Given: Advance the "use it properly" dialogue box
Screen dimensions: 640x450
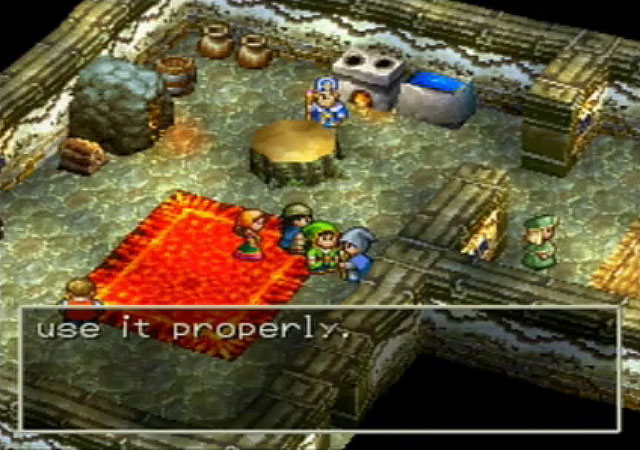Looking at the screenshot, I should click(x=320, y=367).
